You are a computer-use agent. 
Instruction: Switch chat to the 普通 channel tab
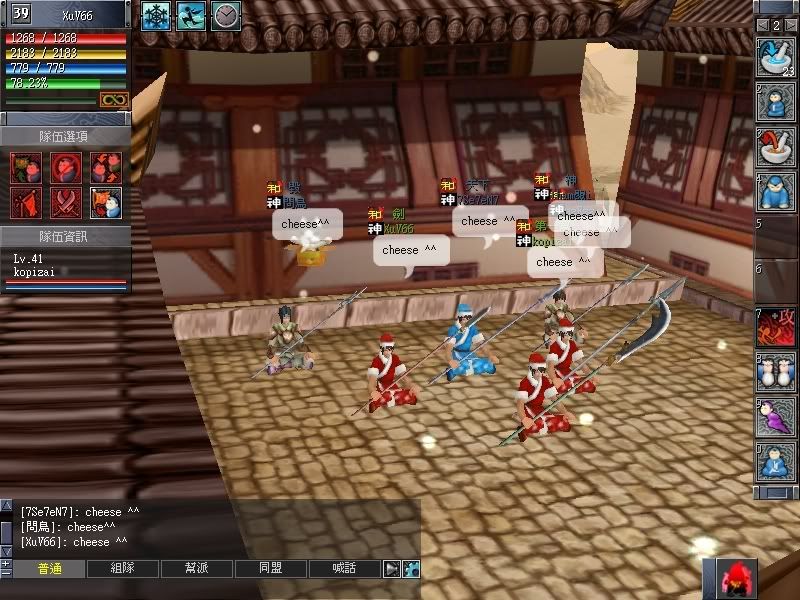[x=49, y=568]
